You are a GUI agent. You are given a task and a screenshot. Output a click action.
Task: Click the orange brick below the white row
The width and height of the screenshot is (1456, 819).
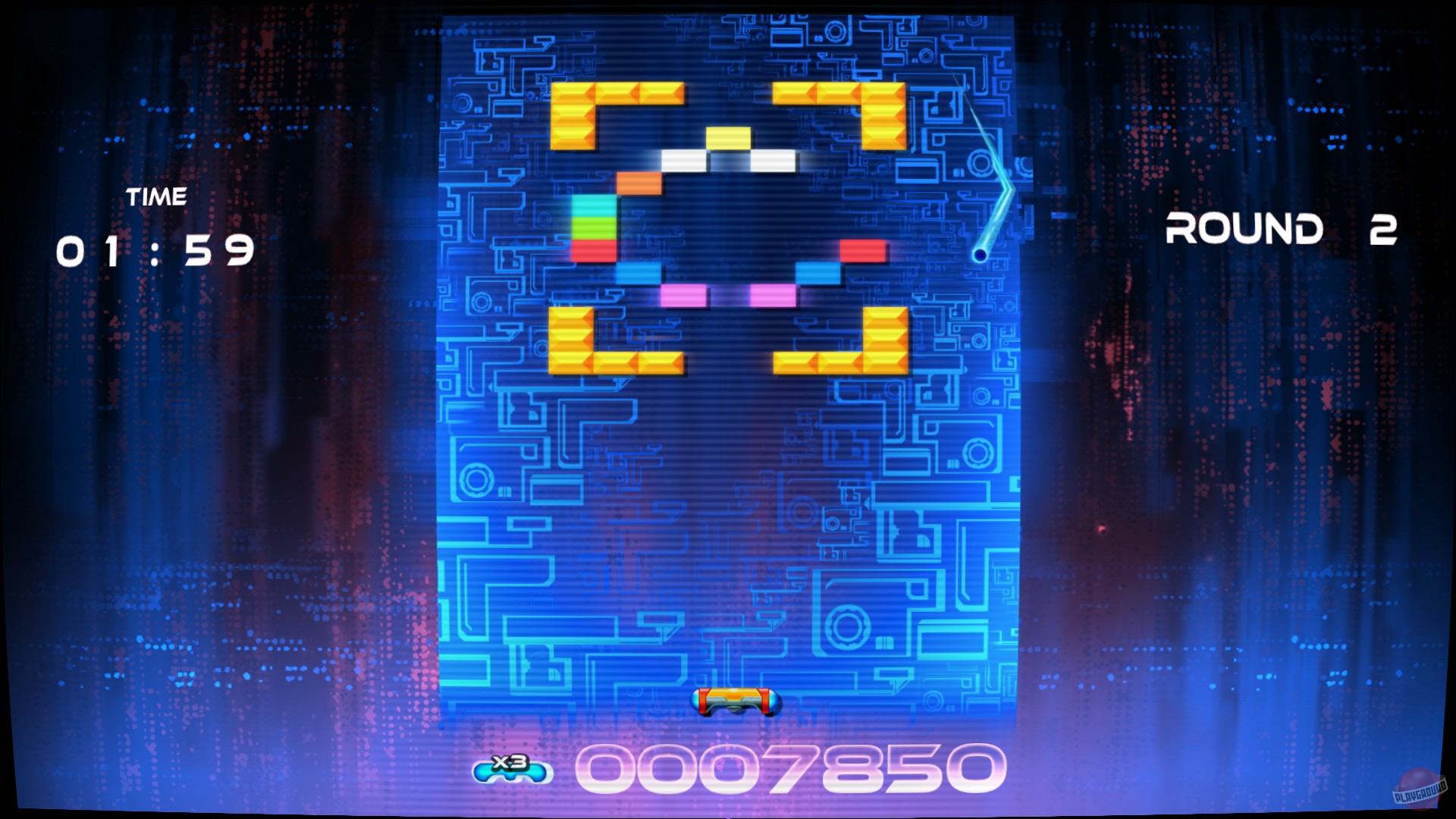coord(640,184)
